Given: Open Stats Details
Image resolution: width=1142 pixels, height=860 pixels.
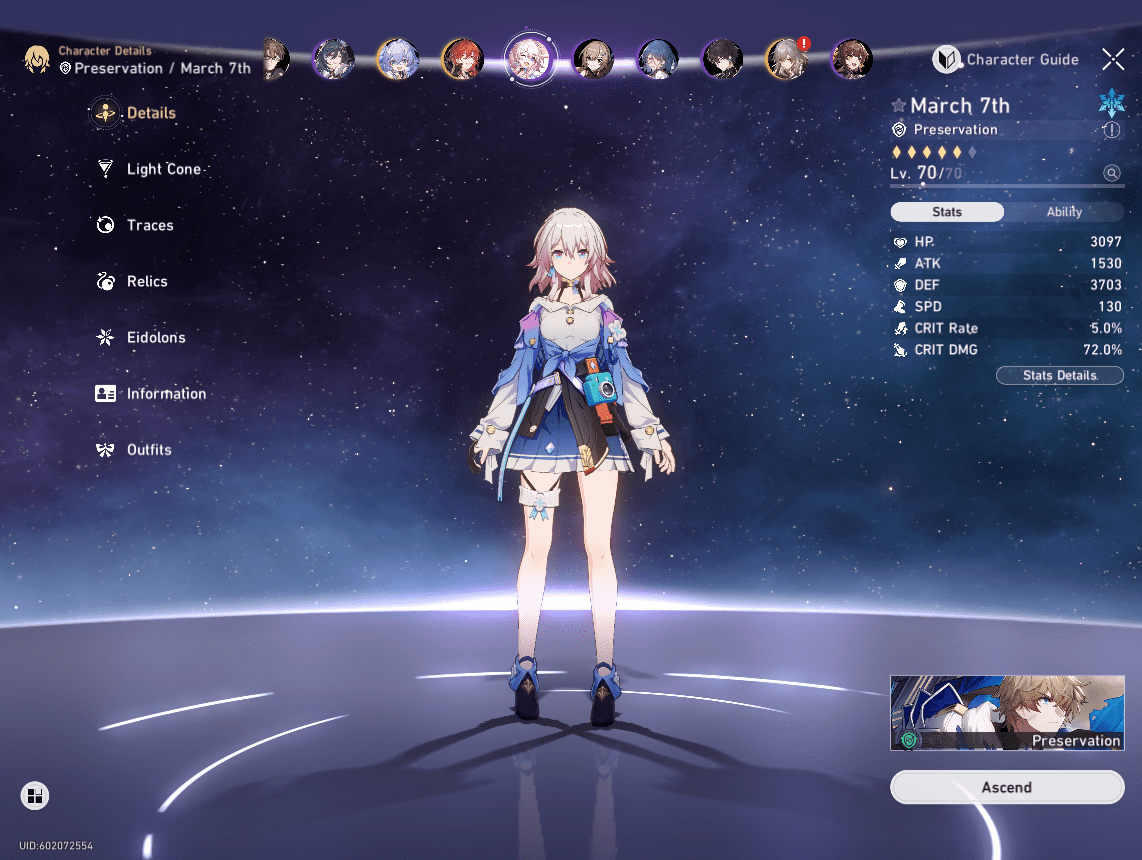Looking at the screenshot, I should [1060, 375].
